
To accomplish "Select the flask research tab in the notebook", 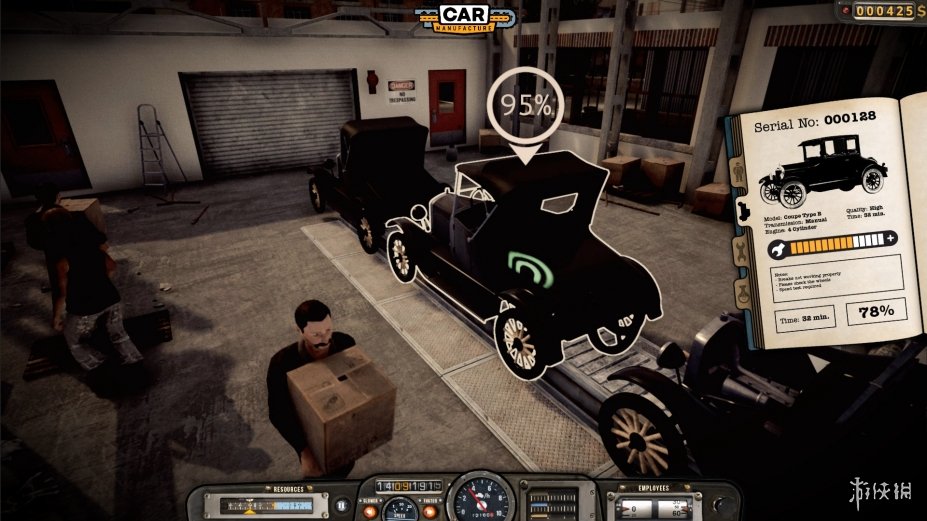I will coord(741,293).
